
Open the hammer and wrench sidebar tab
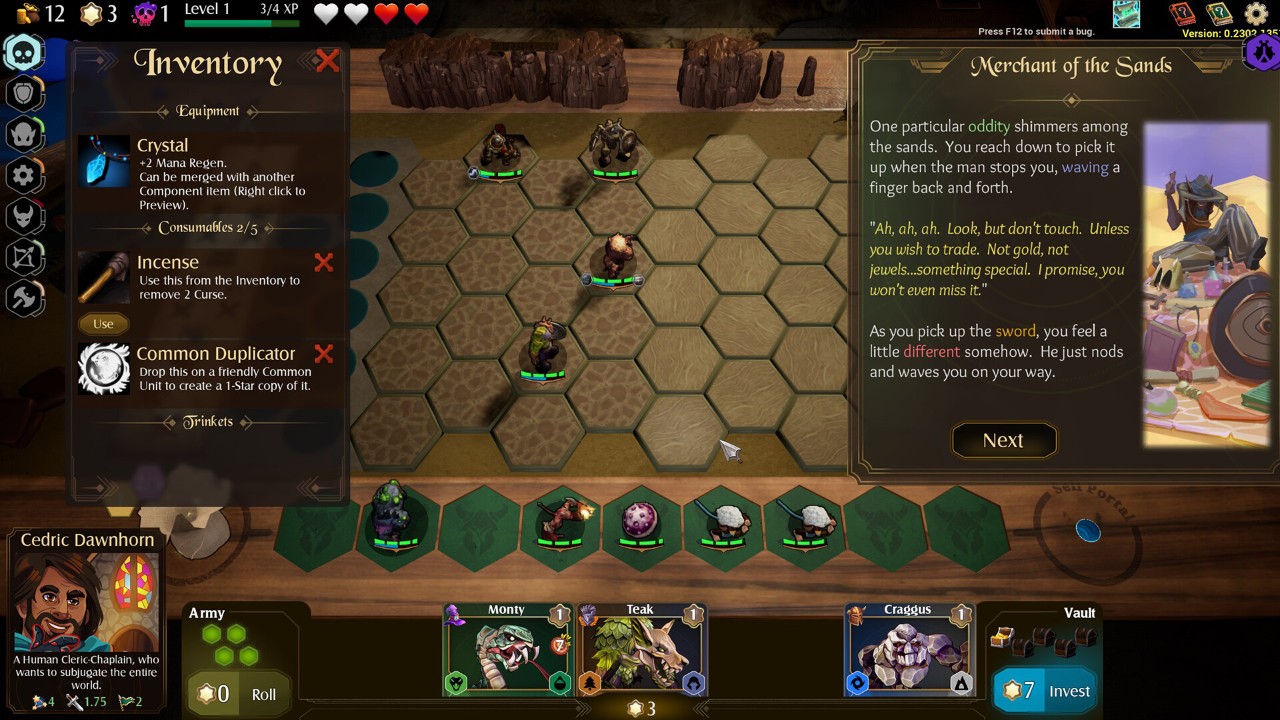(x=24, y=298)
